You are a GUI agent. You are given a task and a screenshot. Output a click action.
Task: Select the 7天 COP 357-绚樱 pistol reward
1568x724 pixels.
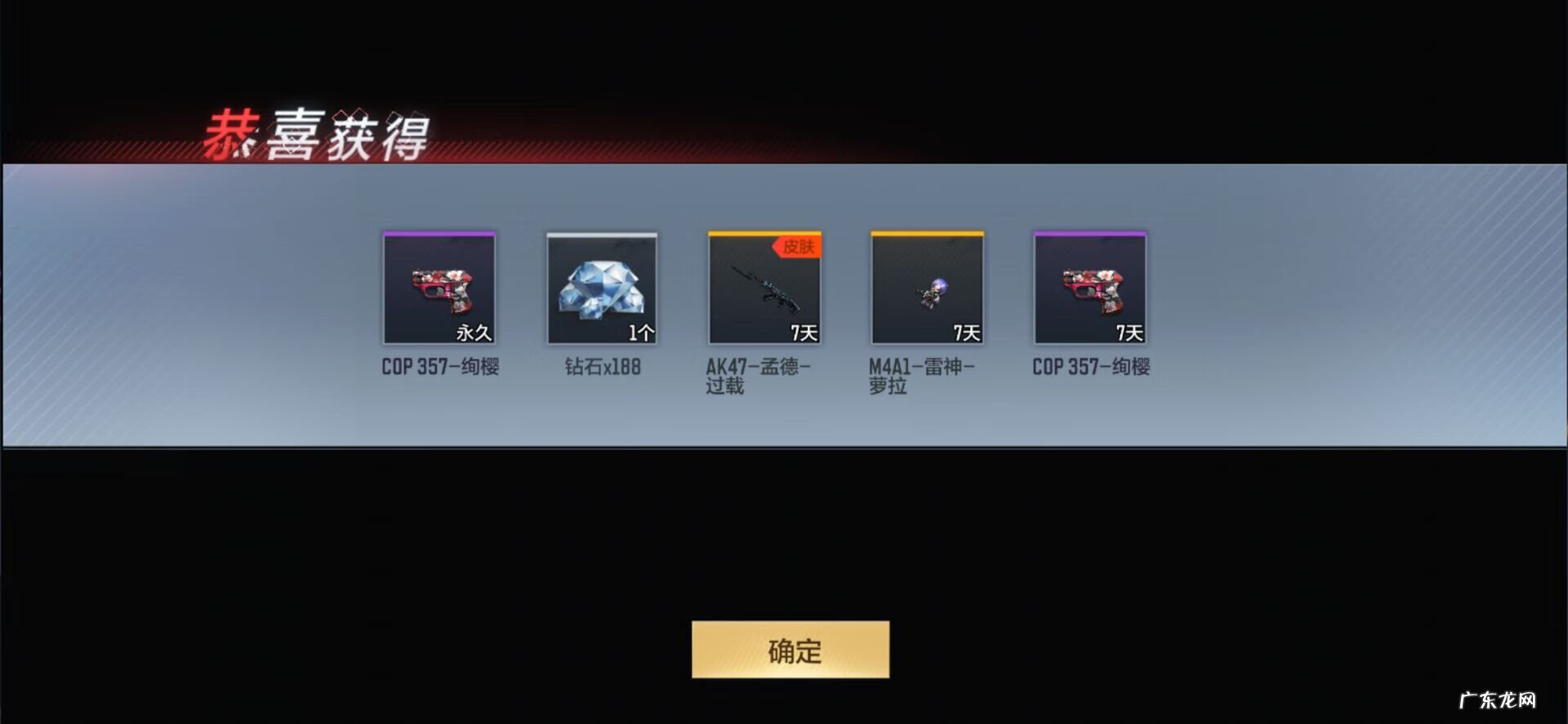(1089, 289)
